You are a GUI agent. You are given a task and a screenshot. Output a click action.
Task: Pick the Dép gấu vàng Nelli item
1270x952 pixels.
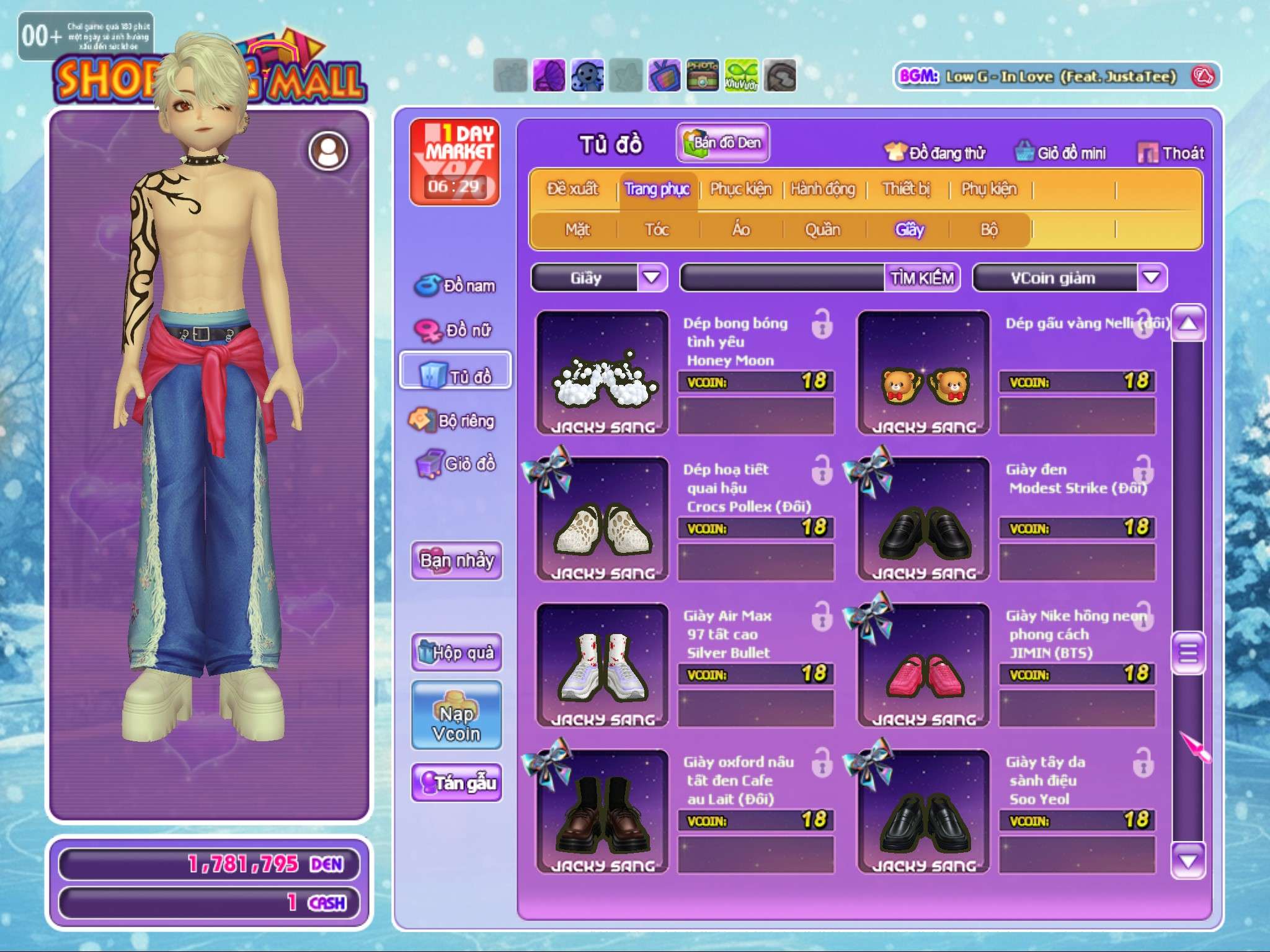[x=923, y=373]
